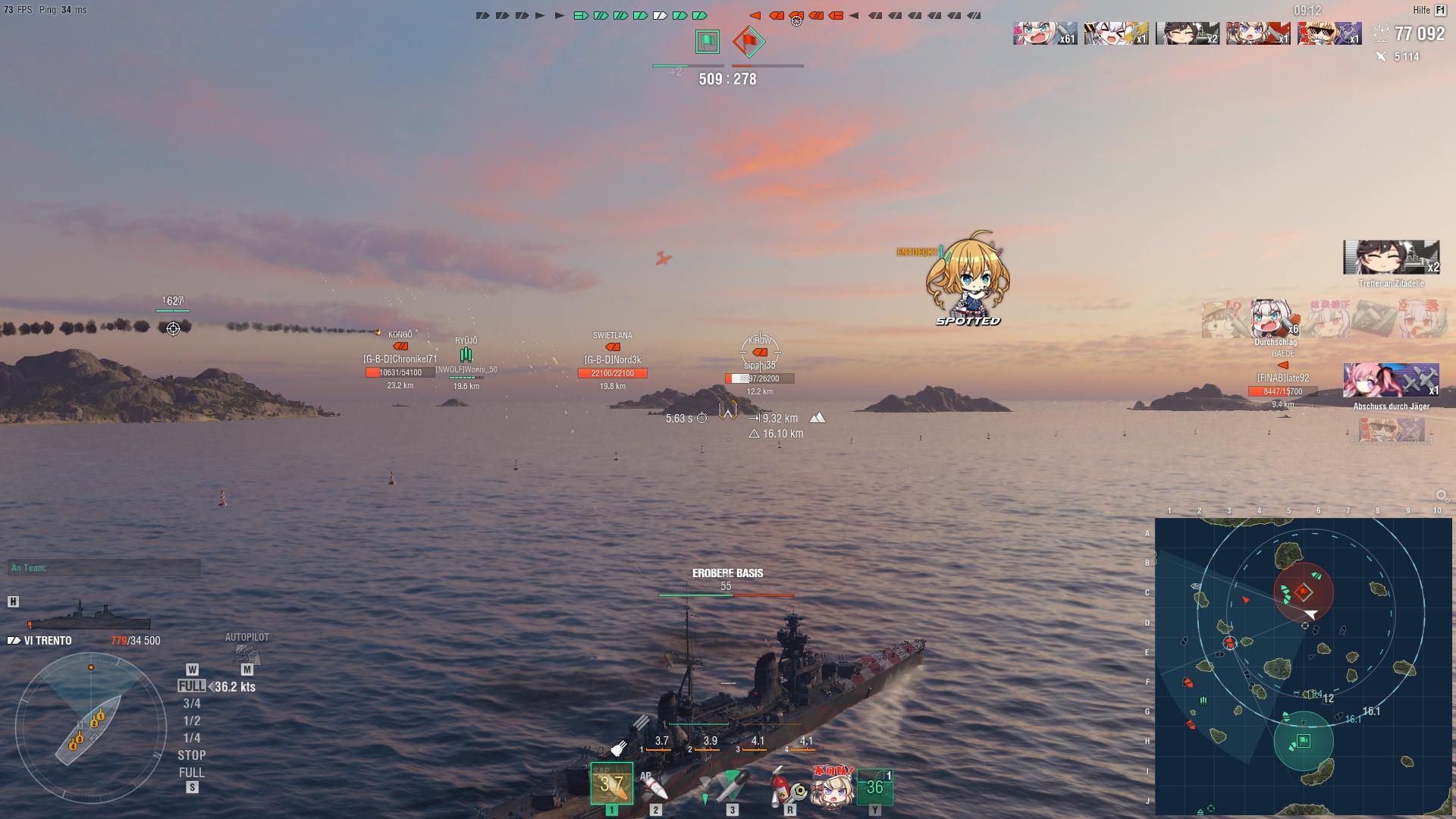
Task: Select the 3/4 speed setting
Action: coord(192,702)
